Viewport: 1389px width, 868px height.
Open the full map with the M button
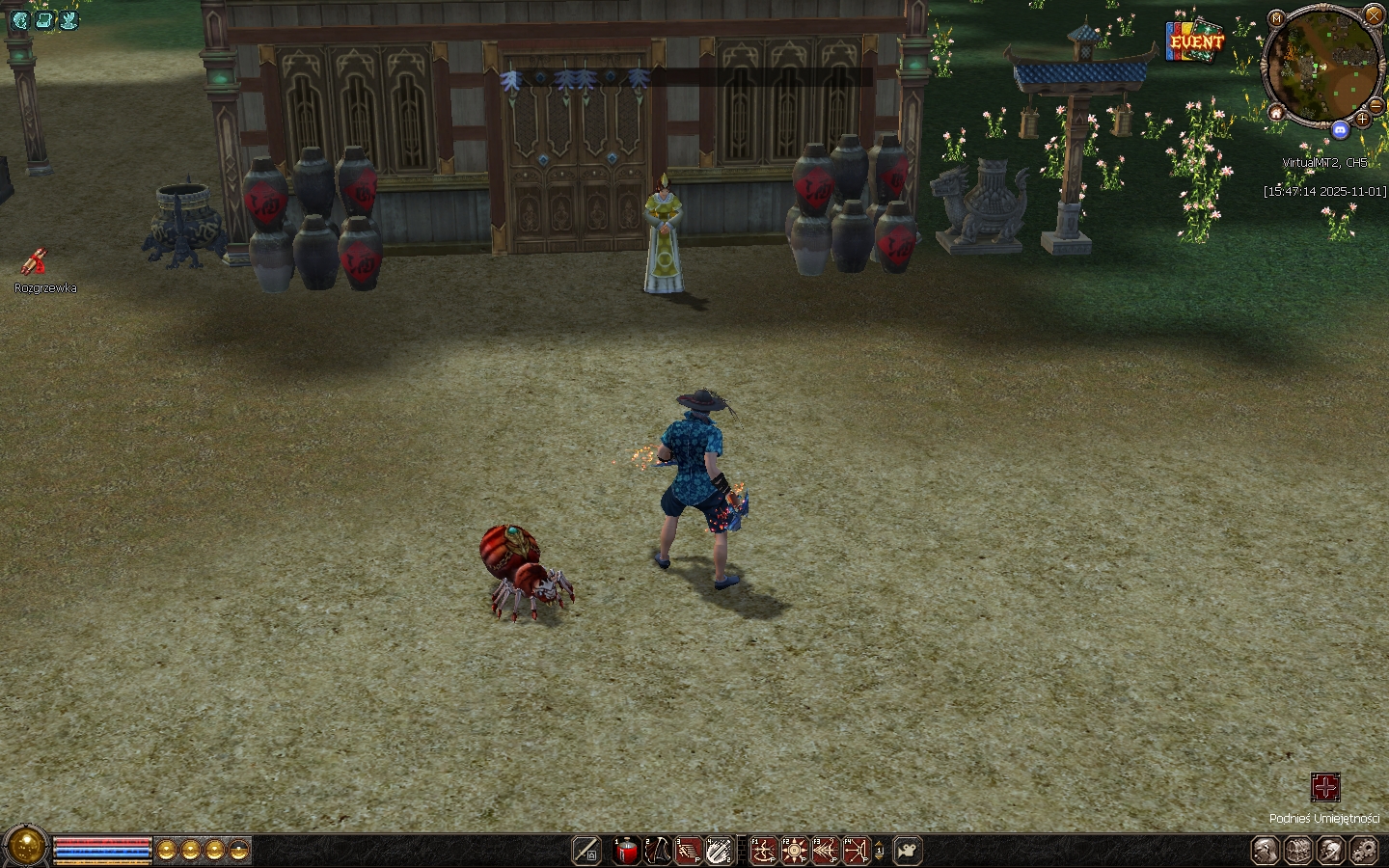coord(1276,18)
